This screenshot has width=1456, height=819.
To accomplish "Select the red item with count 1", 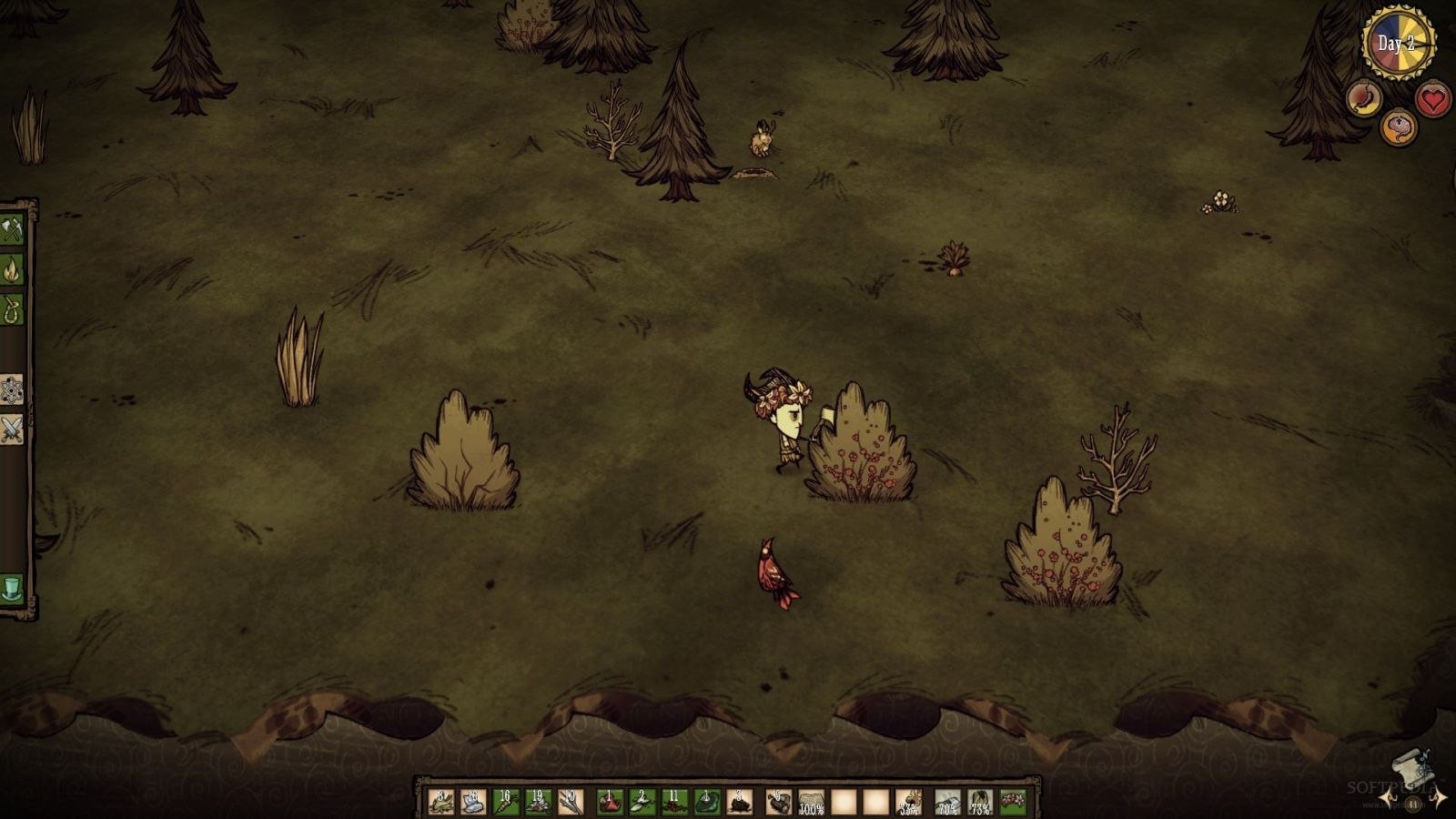I will tap(610, 802).
